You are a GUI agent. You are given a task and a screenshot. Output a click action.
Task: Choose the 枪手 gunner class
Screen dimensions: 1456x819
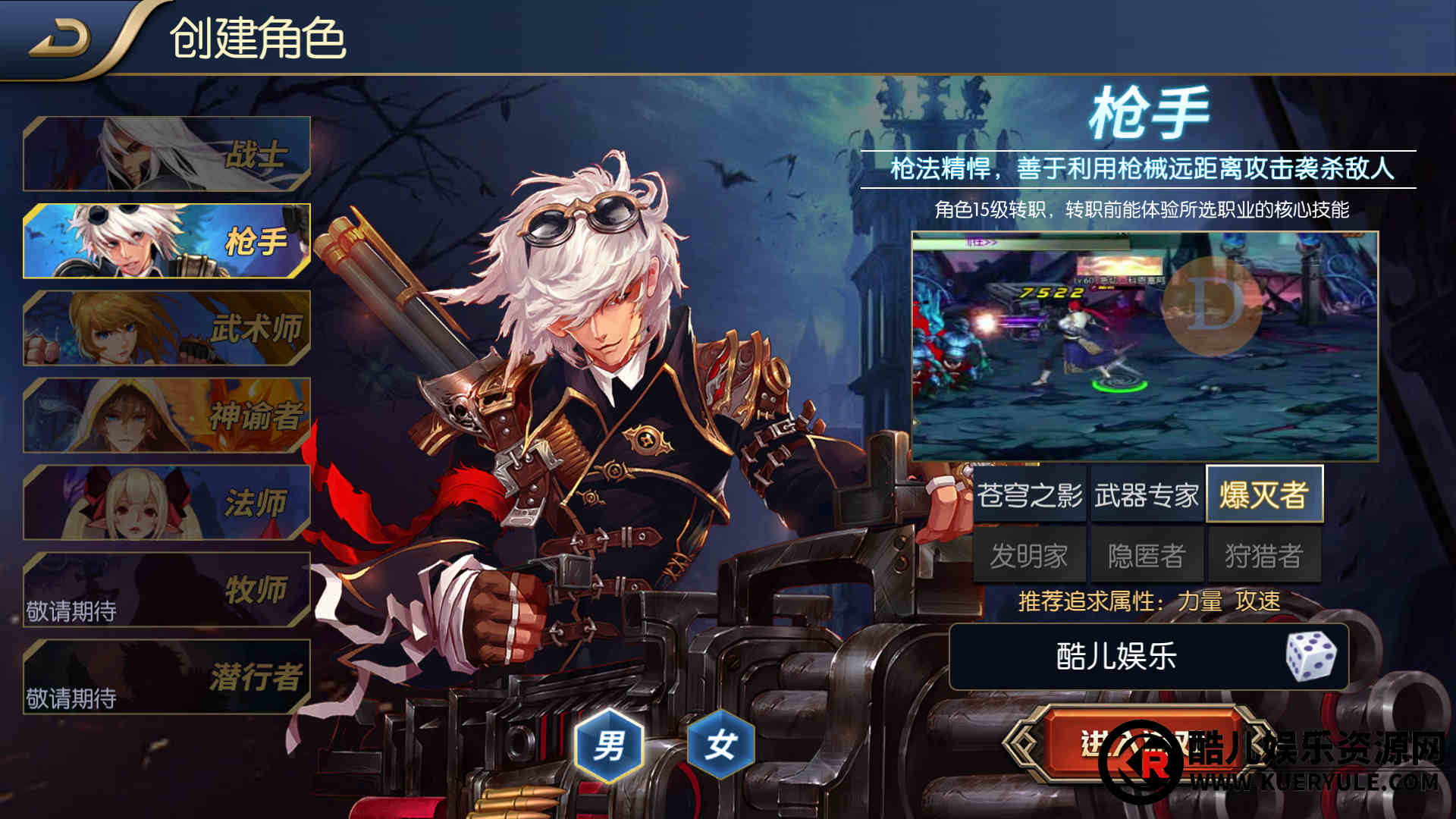coord(167,241)
